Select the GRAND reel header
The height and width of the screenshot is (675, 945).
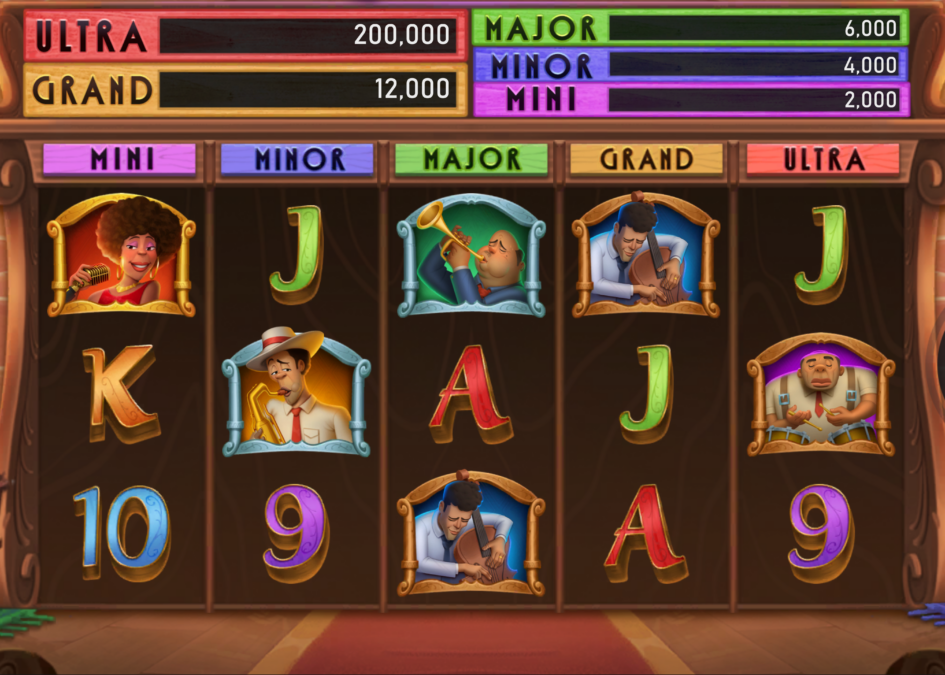click(x=646, y=159)
